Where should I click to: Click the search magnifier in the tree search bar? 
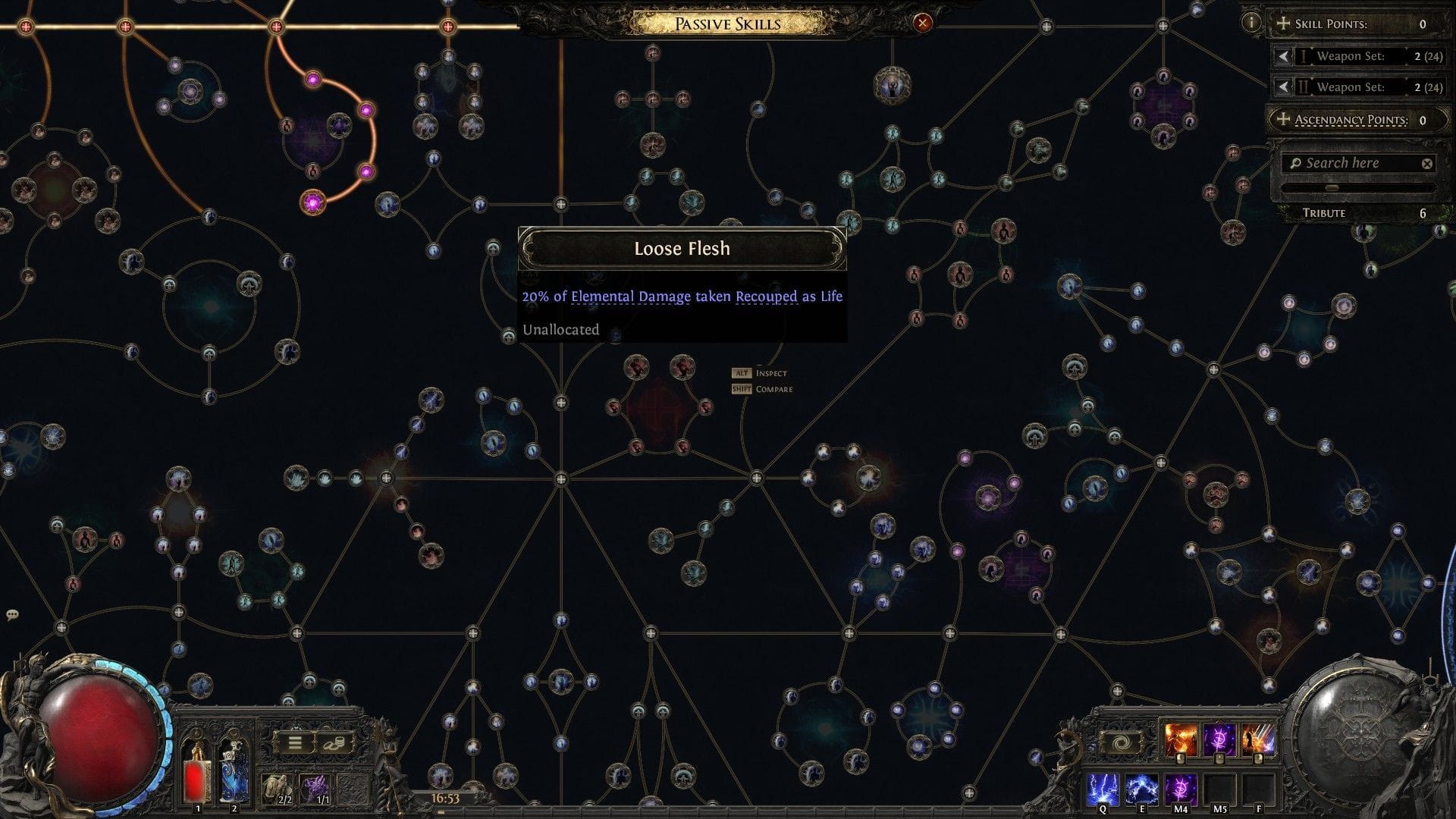[1295, 162]
